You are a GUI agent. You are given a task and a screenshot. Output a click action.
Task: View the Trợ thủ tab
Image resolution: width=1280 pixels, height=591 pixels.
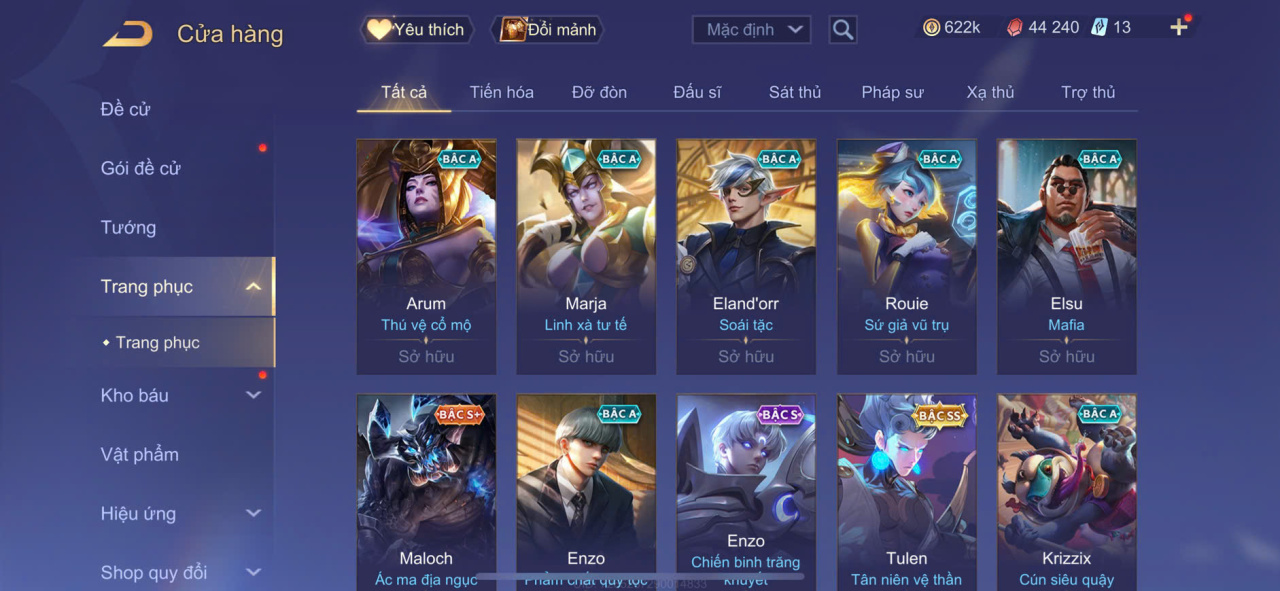click(1088, 92)
